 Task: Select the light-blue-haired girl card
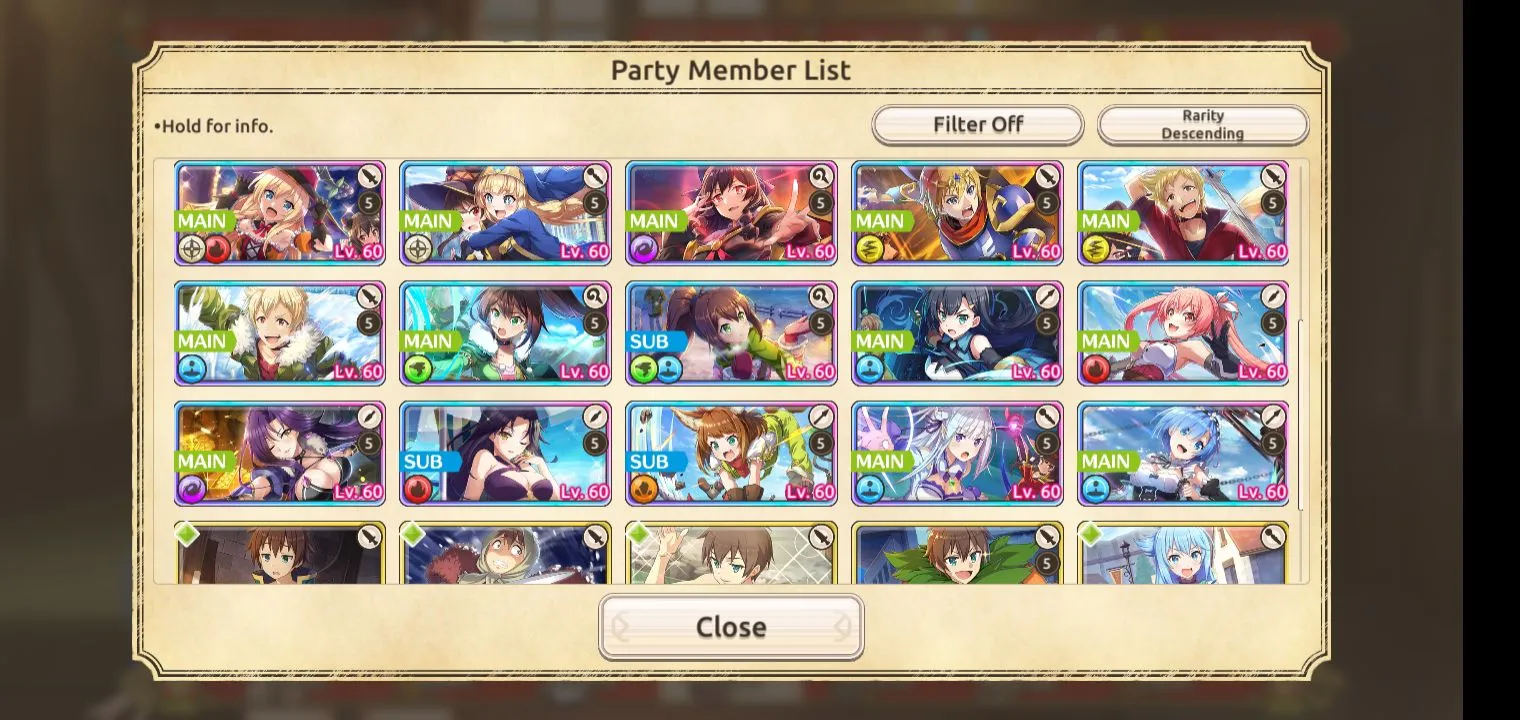point(1183,555)
